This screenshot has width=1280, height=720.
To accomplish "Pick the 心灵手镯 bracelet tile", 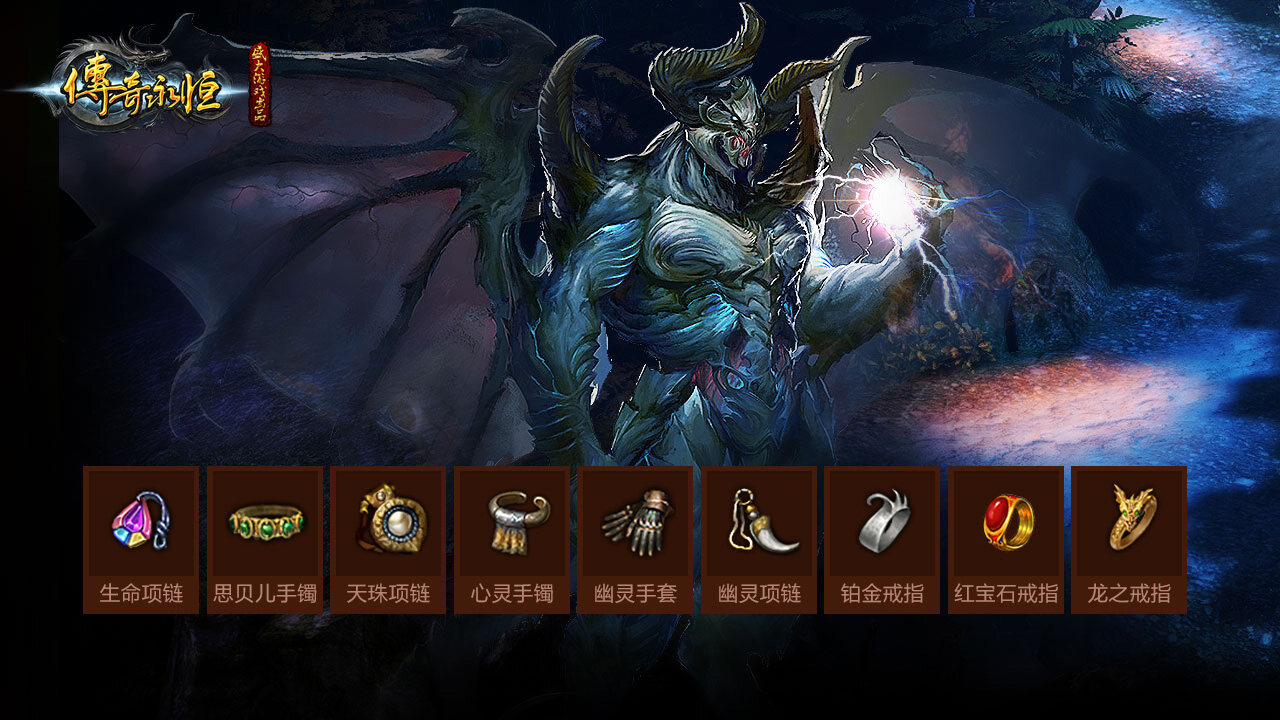I will click(512, 539).
